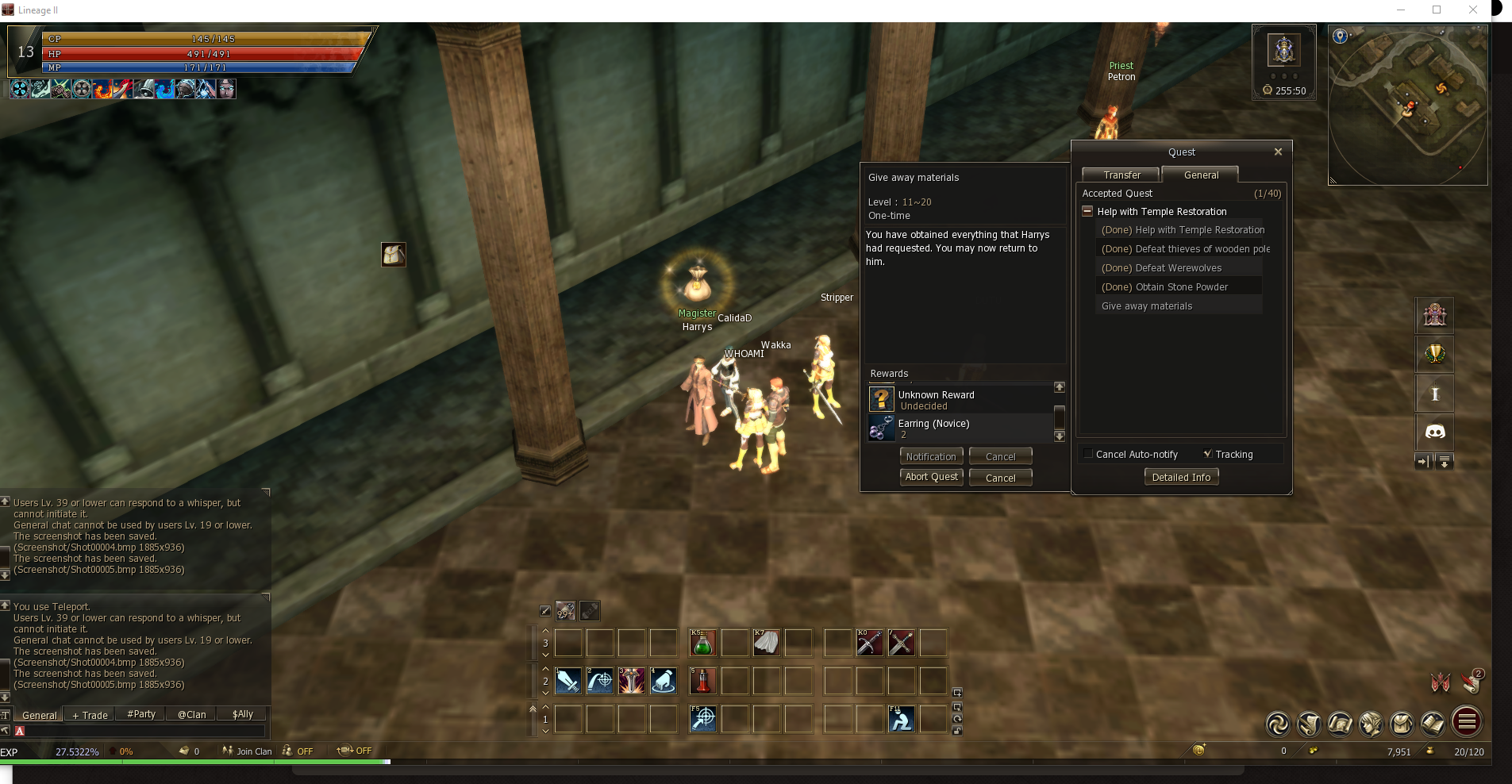Toggle the Cancel Auto-notify checkbox
1512x784 pixels.
tap(1088, 454)
